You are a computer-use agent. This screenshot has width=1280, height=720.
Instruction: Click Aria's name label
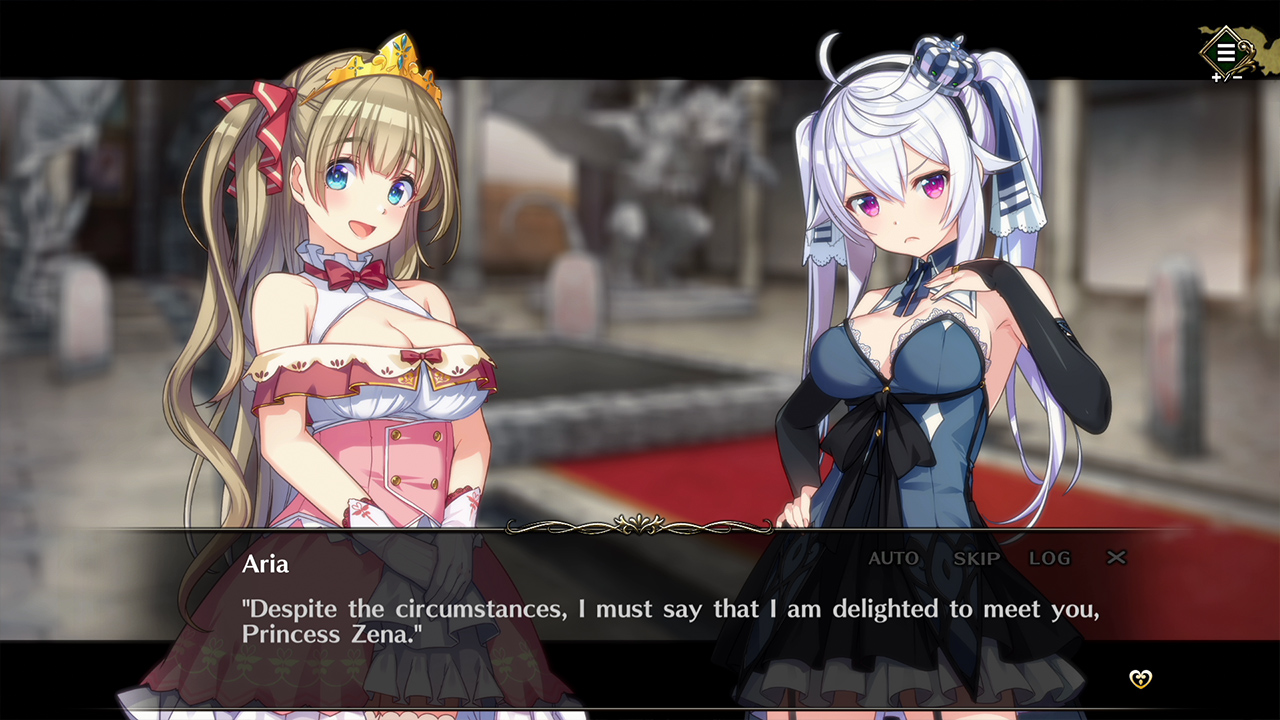pos(264,564)
